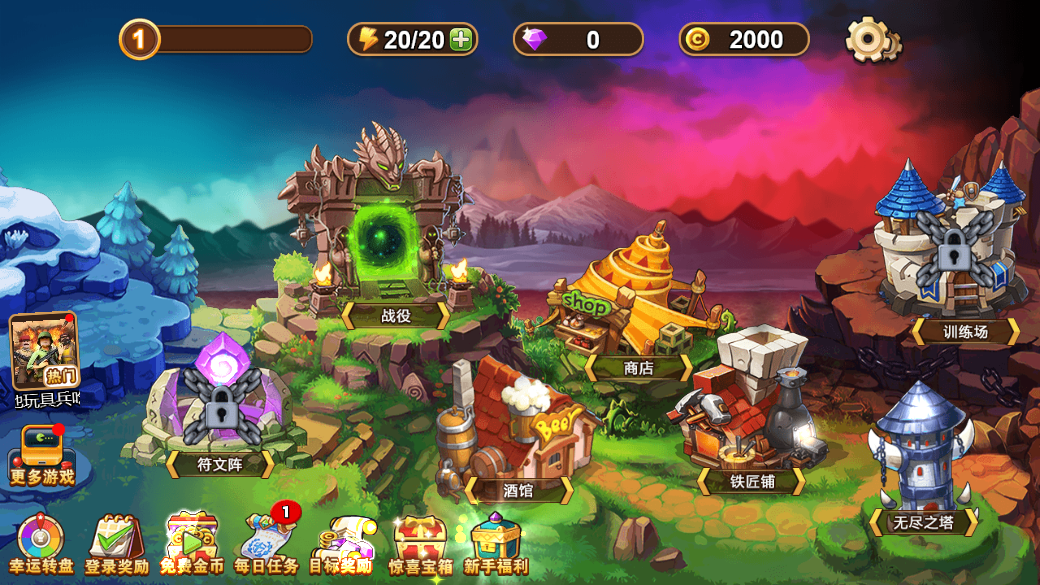The image size is (1040, 585).
Task: Add energy with the green plus button
Action: [x=461, y=40]
